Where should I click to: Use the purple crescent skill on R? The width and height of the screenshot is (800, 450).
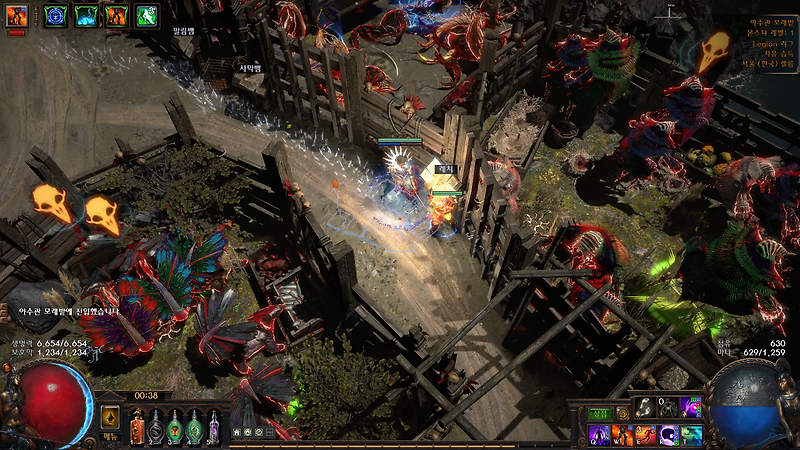tap(668, 435)
